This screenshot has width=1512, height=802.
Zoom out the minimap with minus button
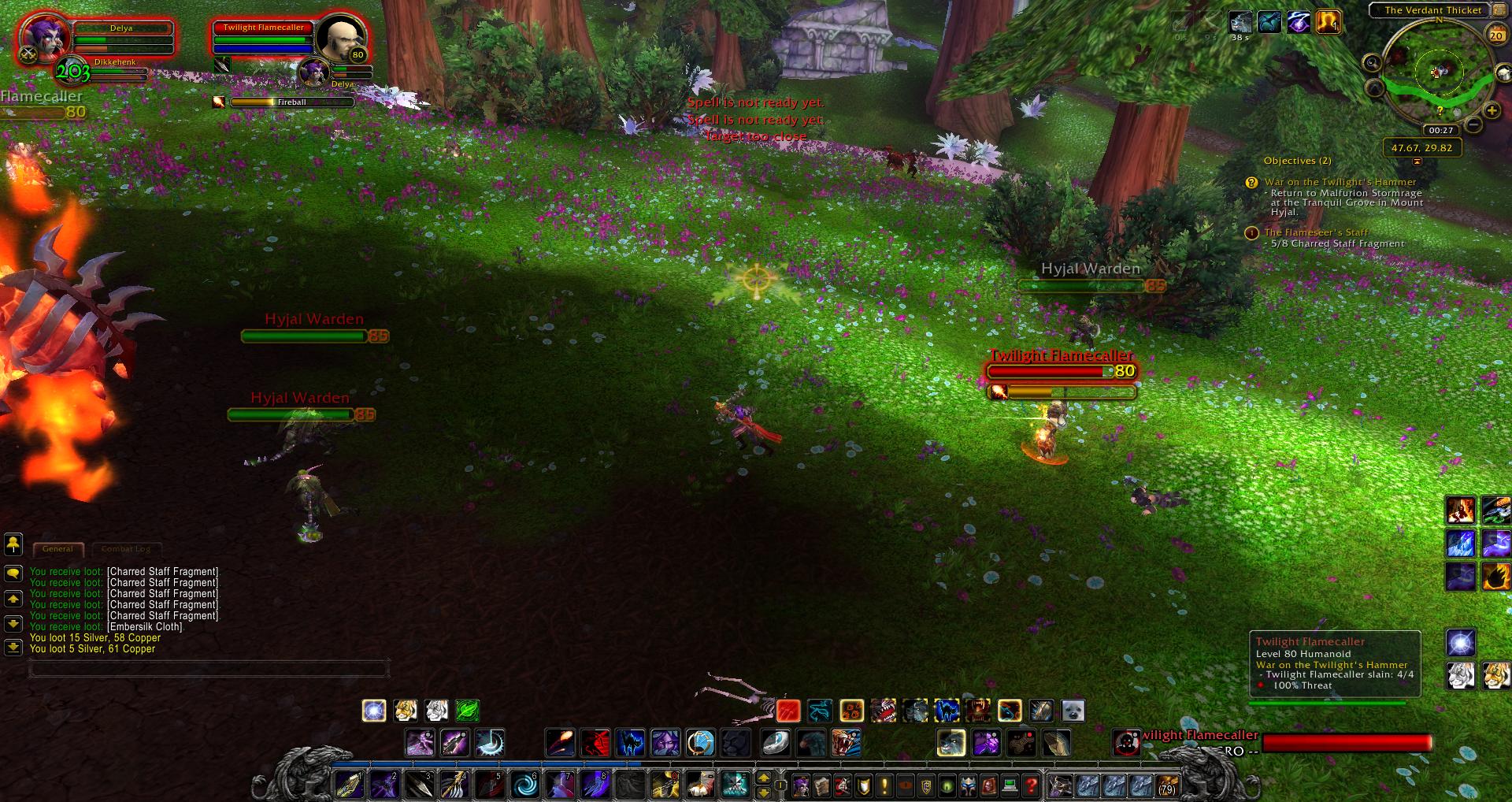tap(1473, 124)
